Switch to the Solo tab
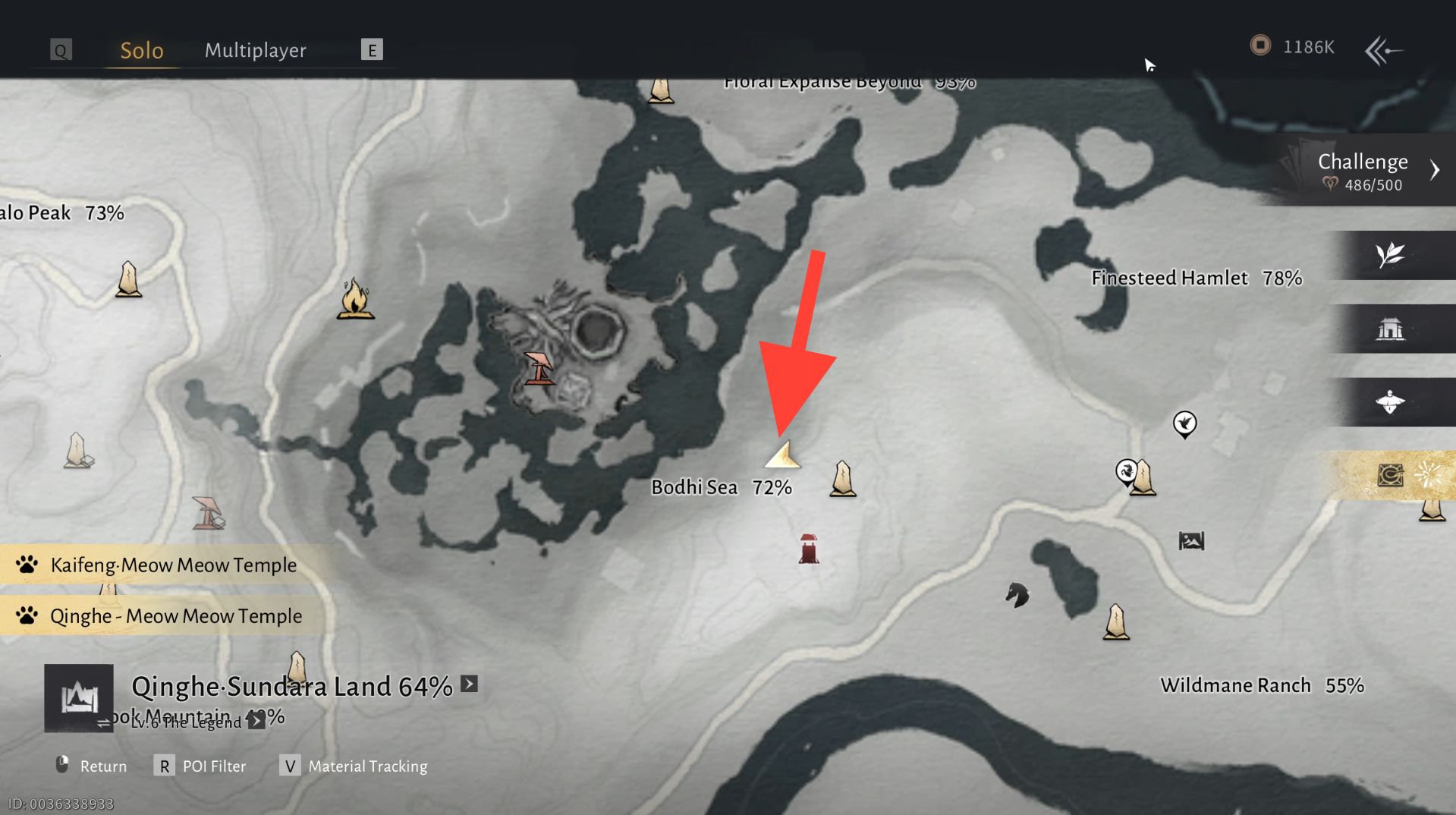 tap(142, 50)
